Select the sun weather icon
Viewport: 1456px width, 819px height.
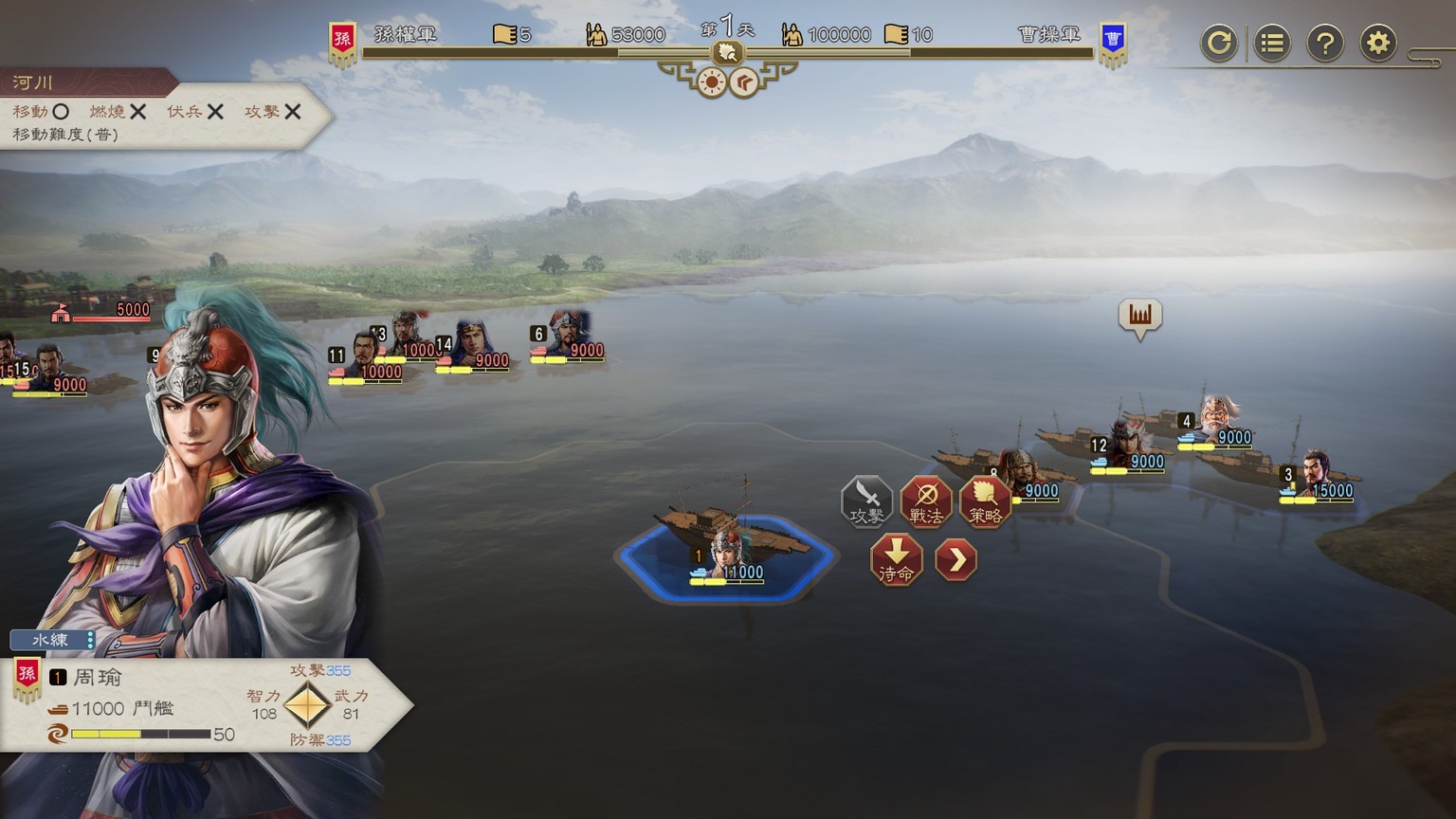click(711, 83)
